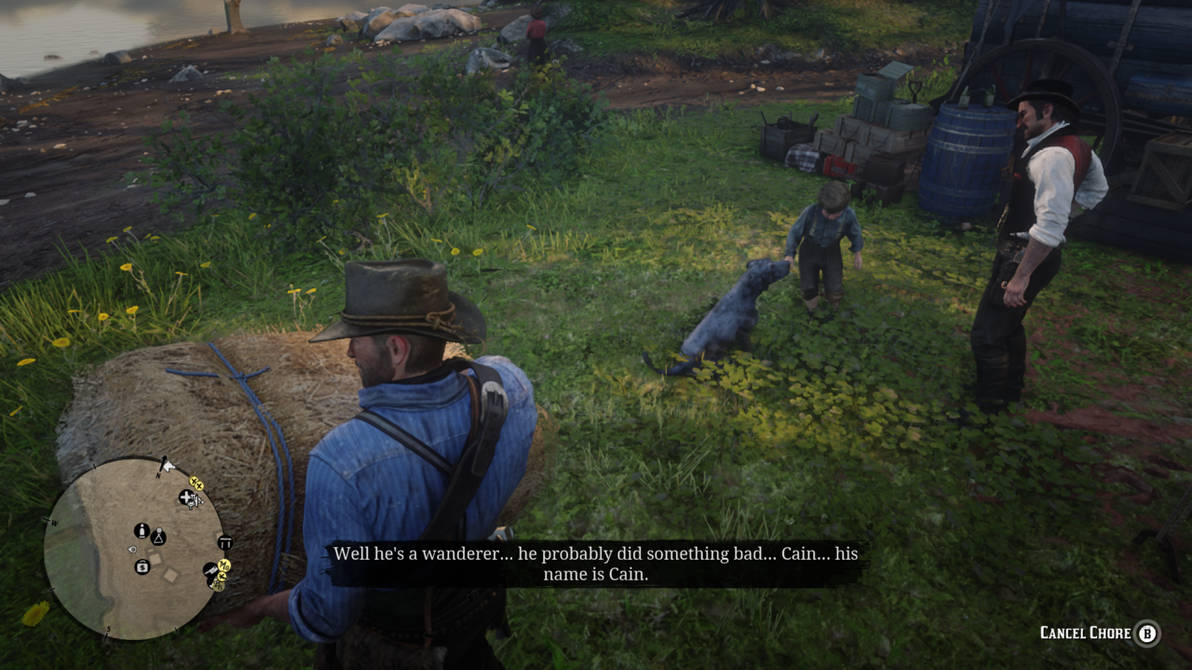Click the hitching post marker on minimap
Screen dimensions: 1192x670
[x=225, y=543]
